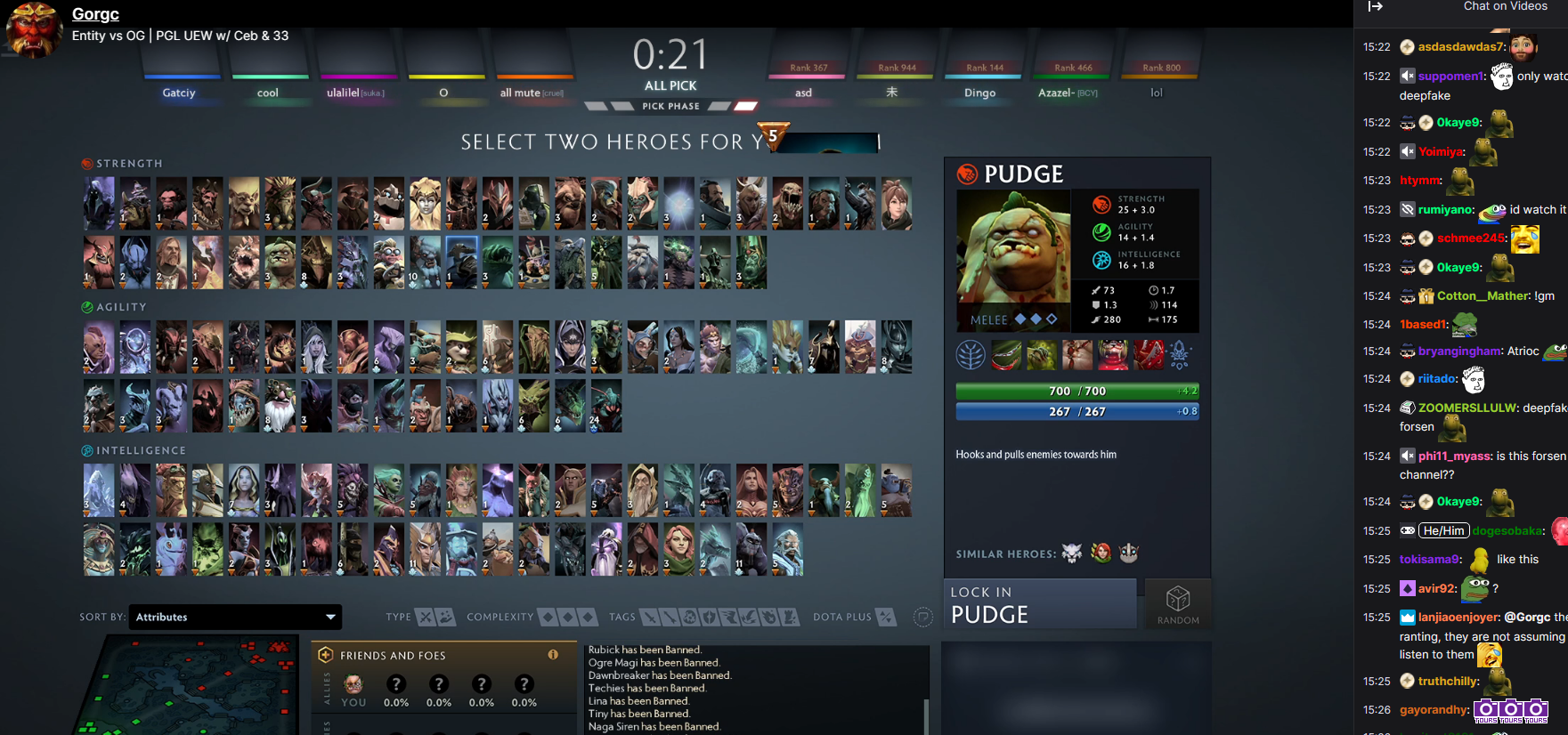Click the Rot ability icon on Pudge panel
1568x735 pixels.
1041,354
